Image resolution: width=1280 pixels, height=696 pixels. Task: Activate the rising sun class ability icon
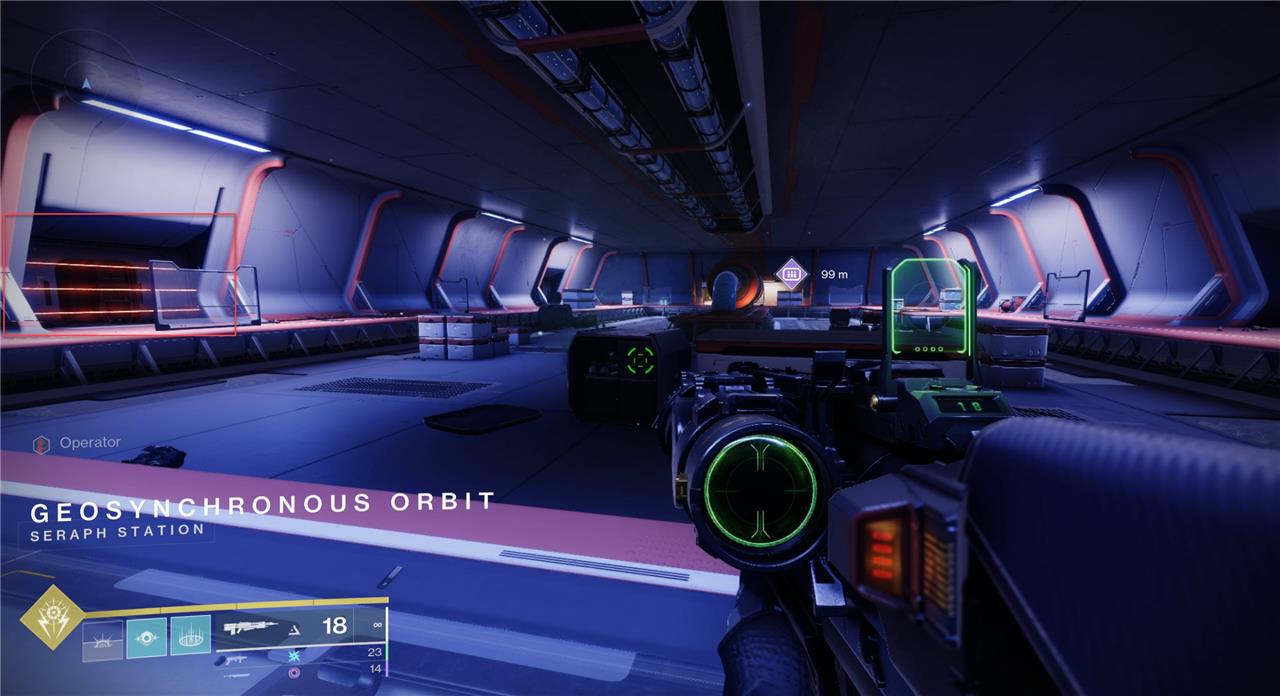tap(102, 638)
